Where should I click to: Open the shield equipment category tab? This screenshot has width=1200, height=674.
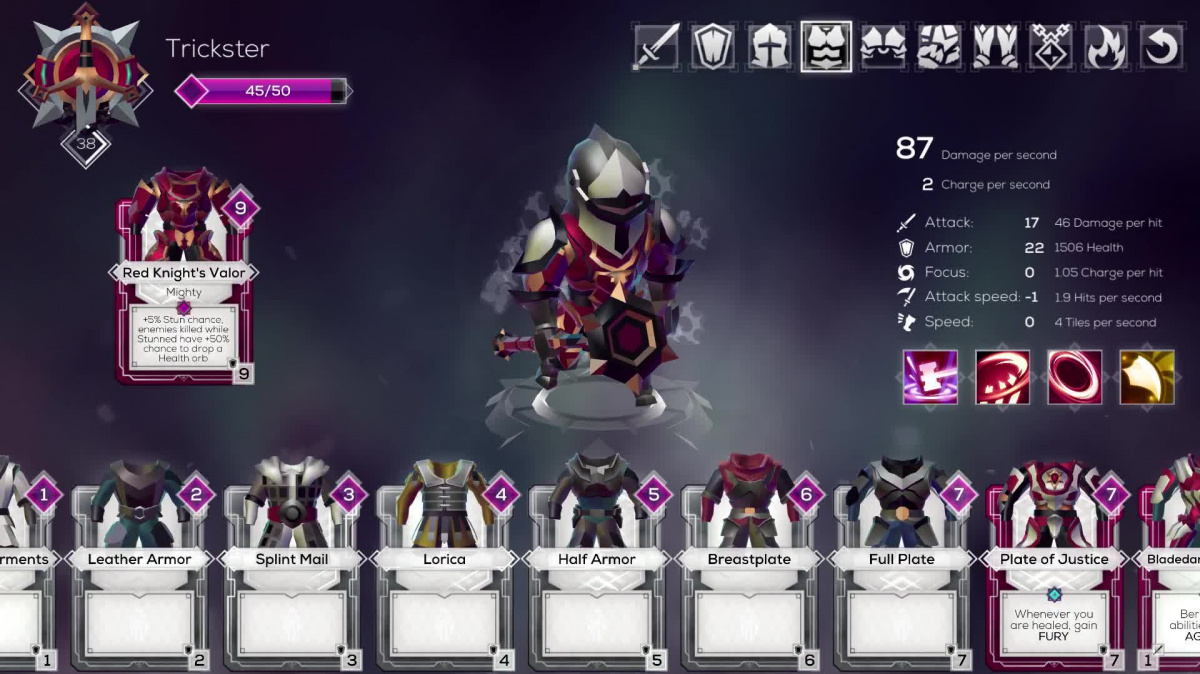tap(713, 47)
